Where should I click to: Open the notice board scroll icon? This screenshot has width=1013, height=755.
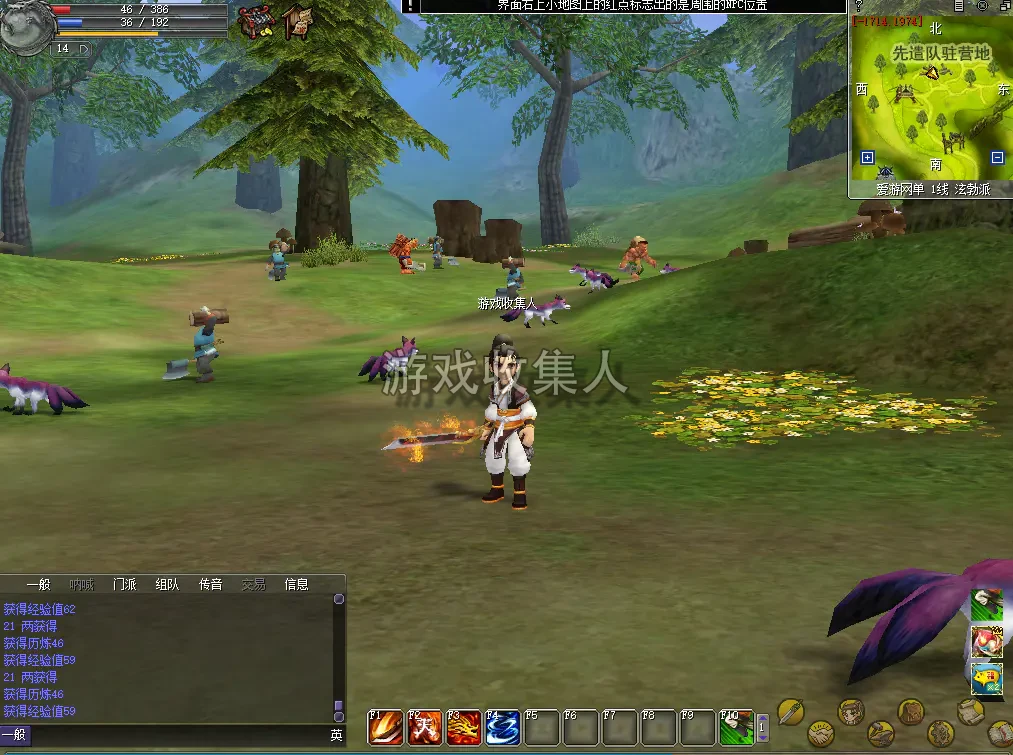[296, 21]
